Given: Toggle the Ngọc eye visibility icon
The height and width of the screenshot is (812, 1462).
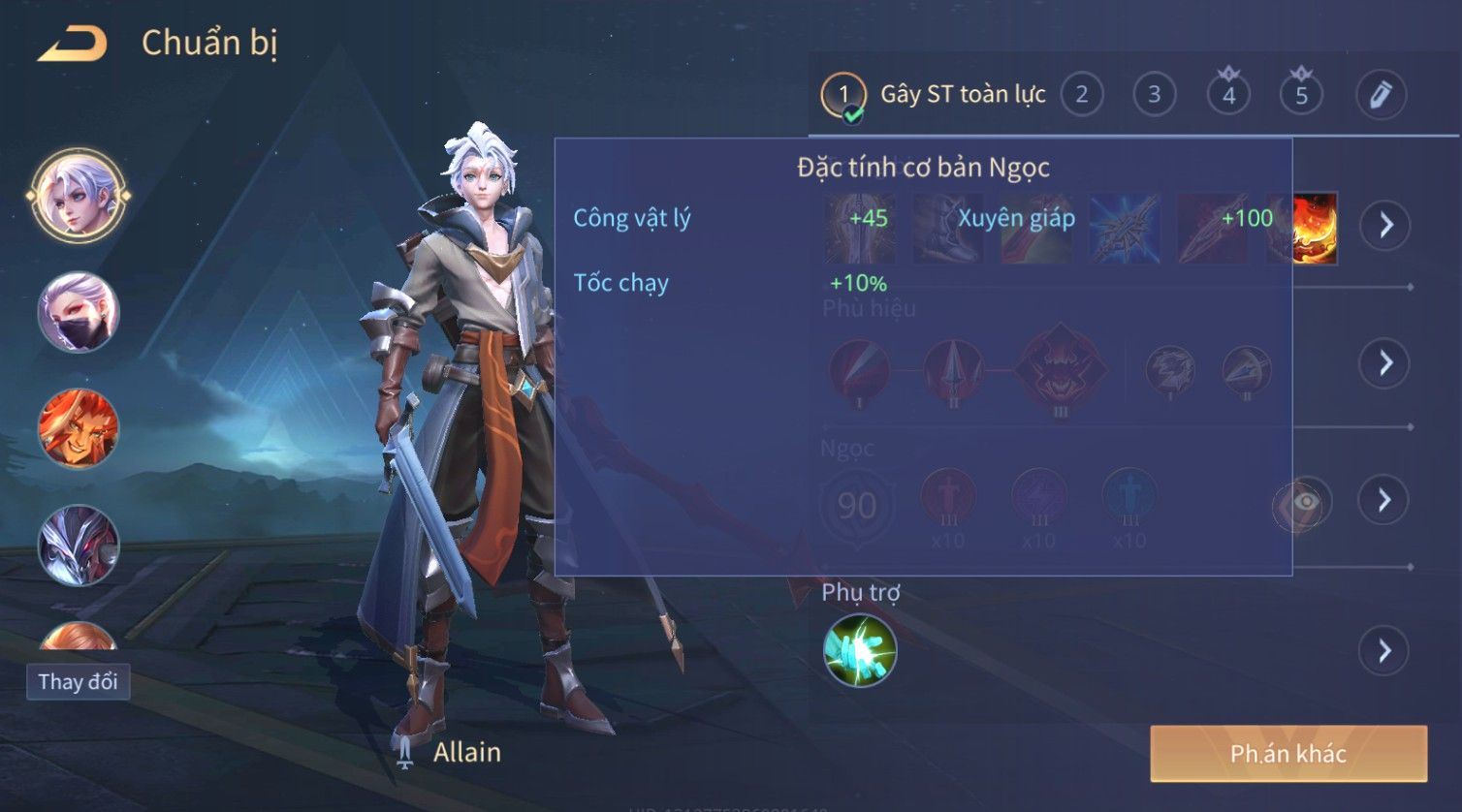Looking at the screenshot, I should tap(1305, 502).
